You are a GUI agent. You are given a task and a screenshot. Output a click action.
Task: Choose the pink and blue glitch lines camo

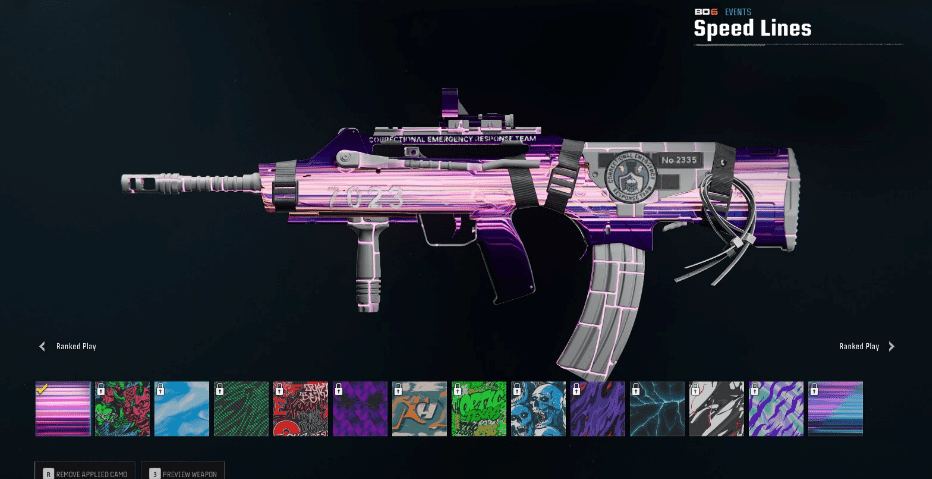click(836, 408)
